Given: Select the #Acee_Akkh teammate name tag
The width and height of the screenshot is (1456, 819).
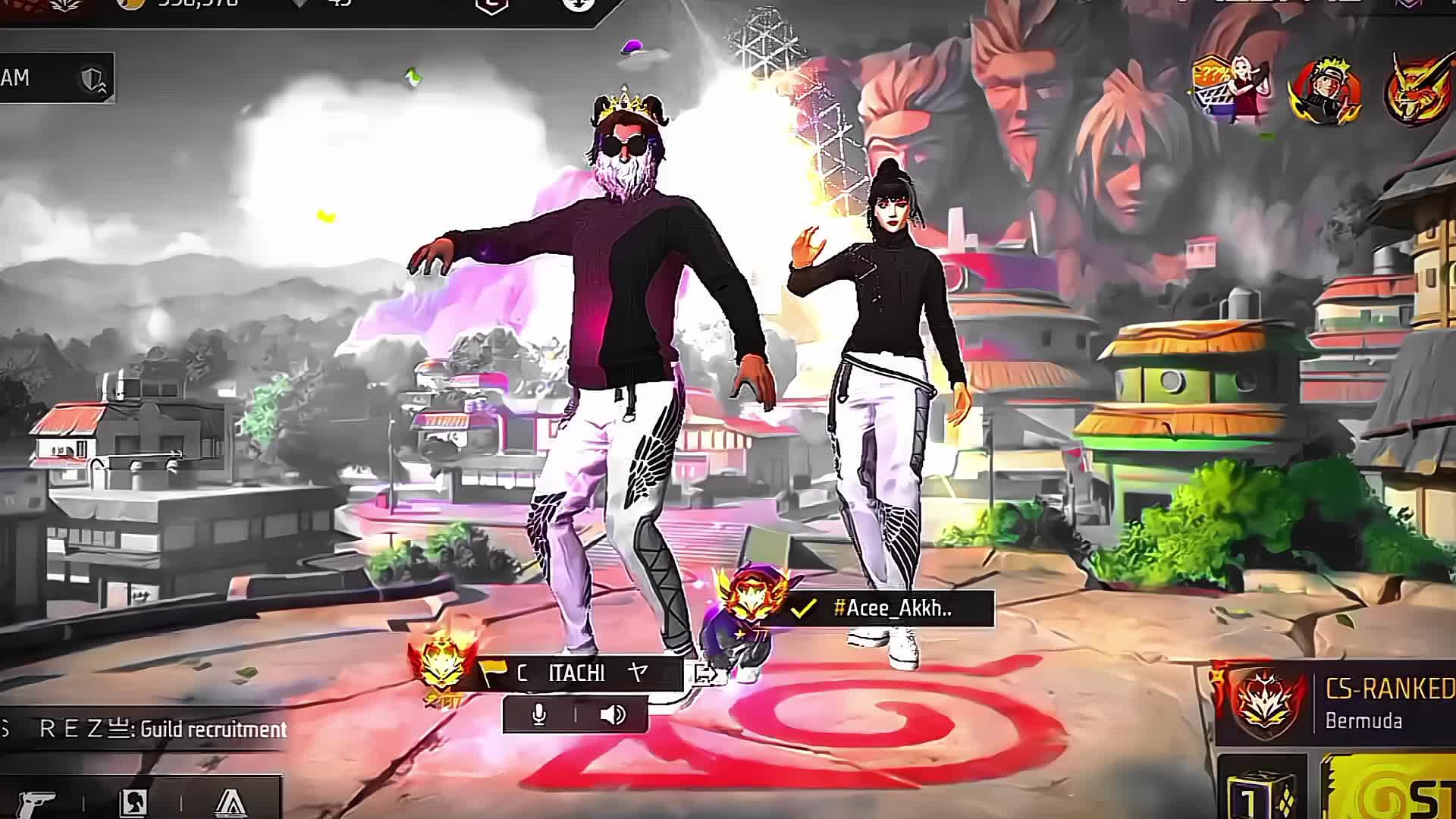Looking at the screenshot, I should coord(891,608).
